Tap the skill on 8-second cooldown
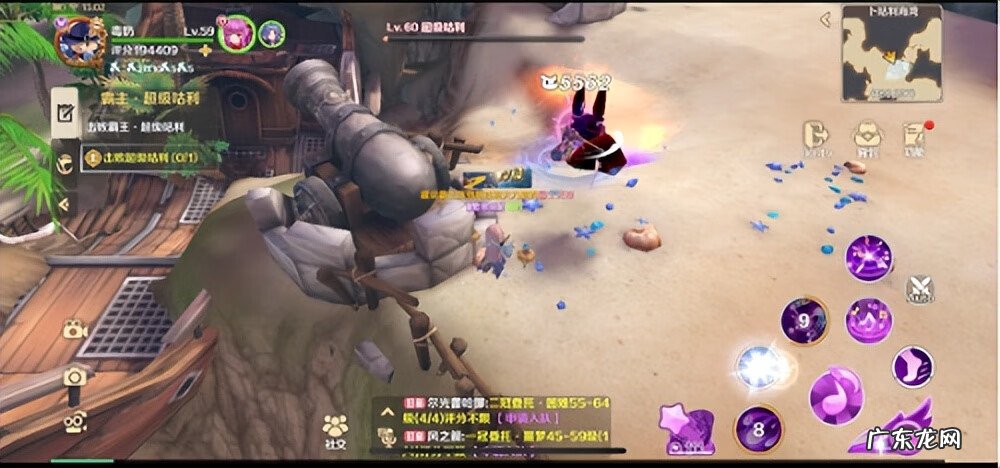This screenshot has height=468, width=1000. [x=759, y=428]
